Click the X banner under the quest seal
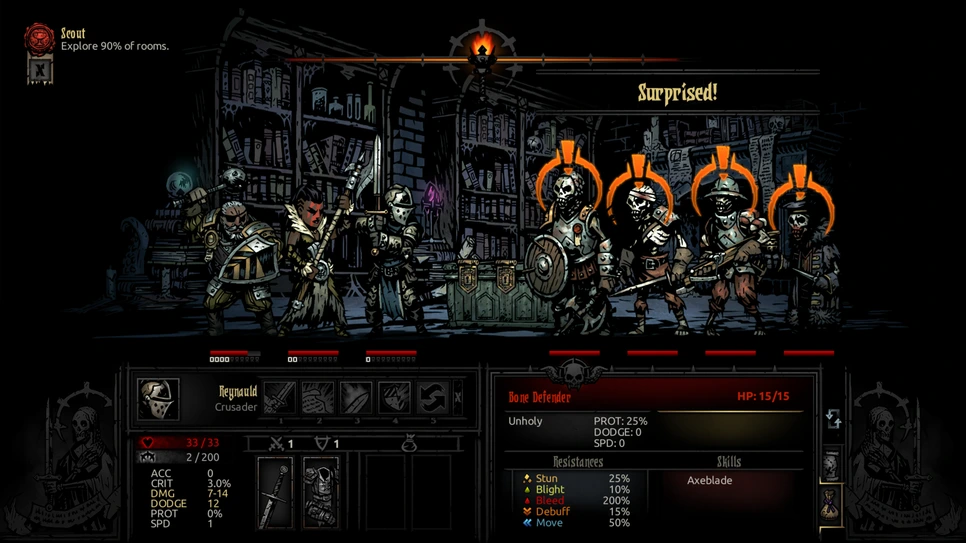The height and width of the screenshot is (543, 966). point(39,71)
